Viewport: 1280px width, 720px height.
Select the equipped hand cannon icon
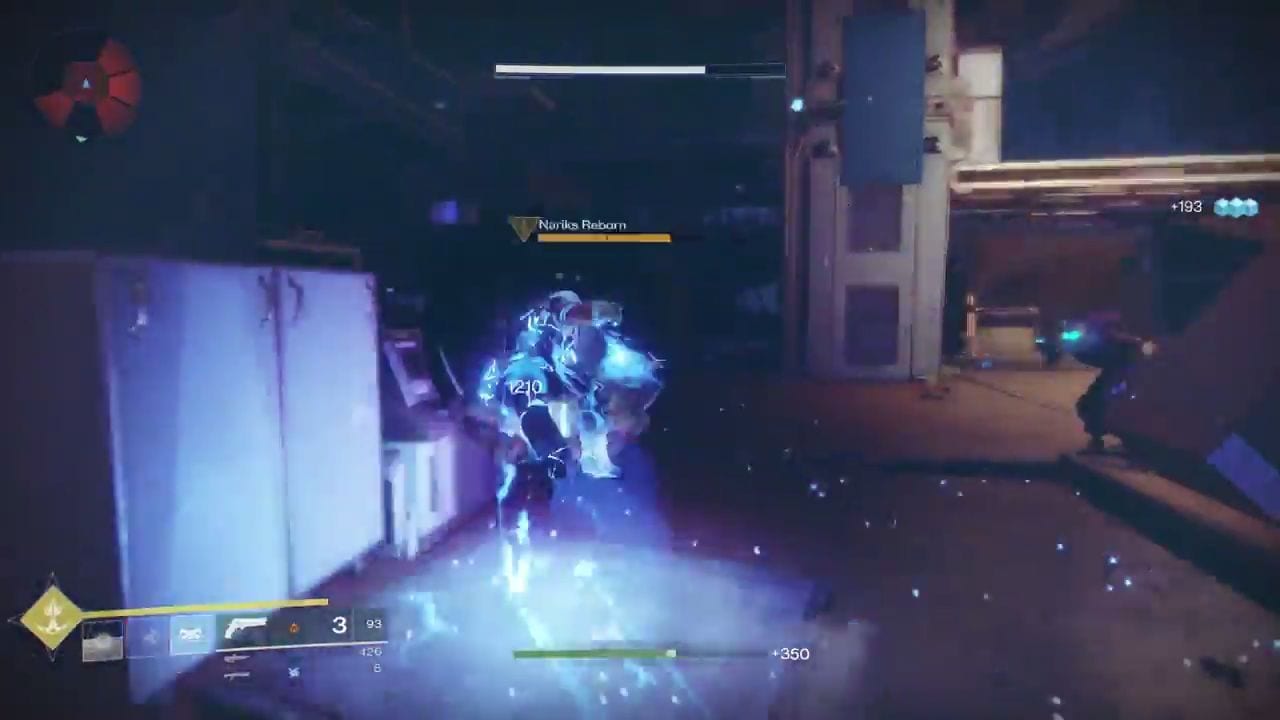coord(245,630)
